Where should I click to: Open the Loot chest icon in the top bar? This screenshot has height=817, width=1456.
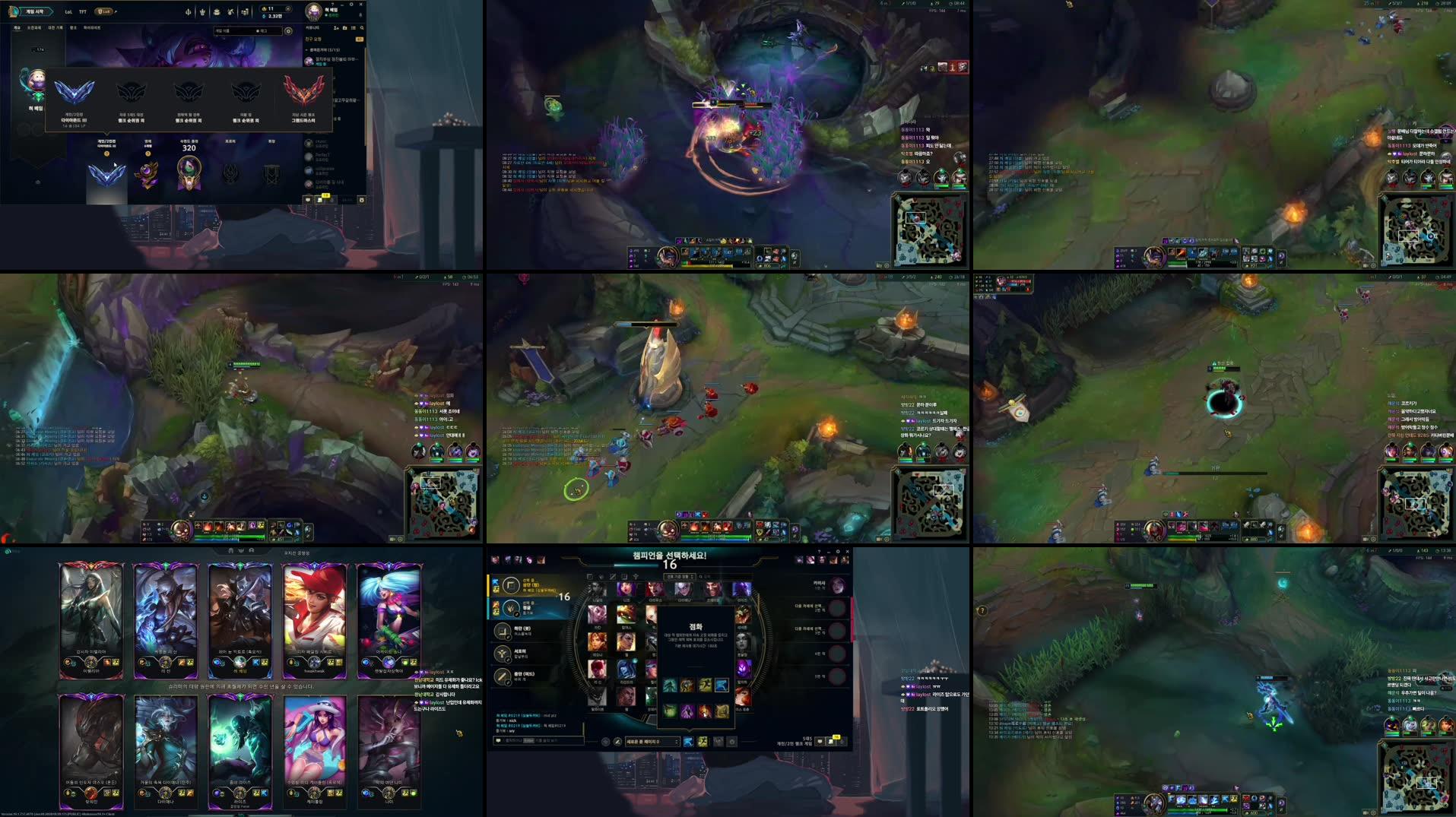pyautogui.click(x=218, y=12)
